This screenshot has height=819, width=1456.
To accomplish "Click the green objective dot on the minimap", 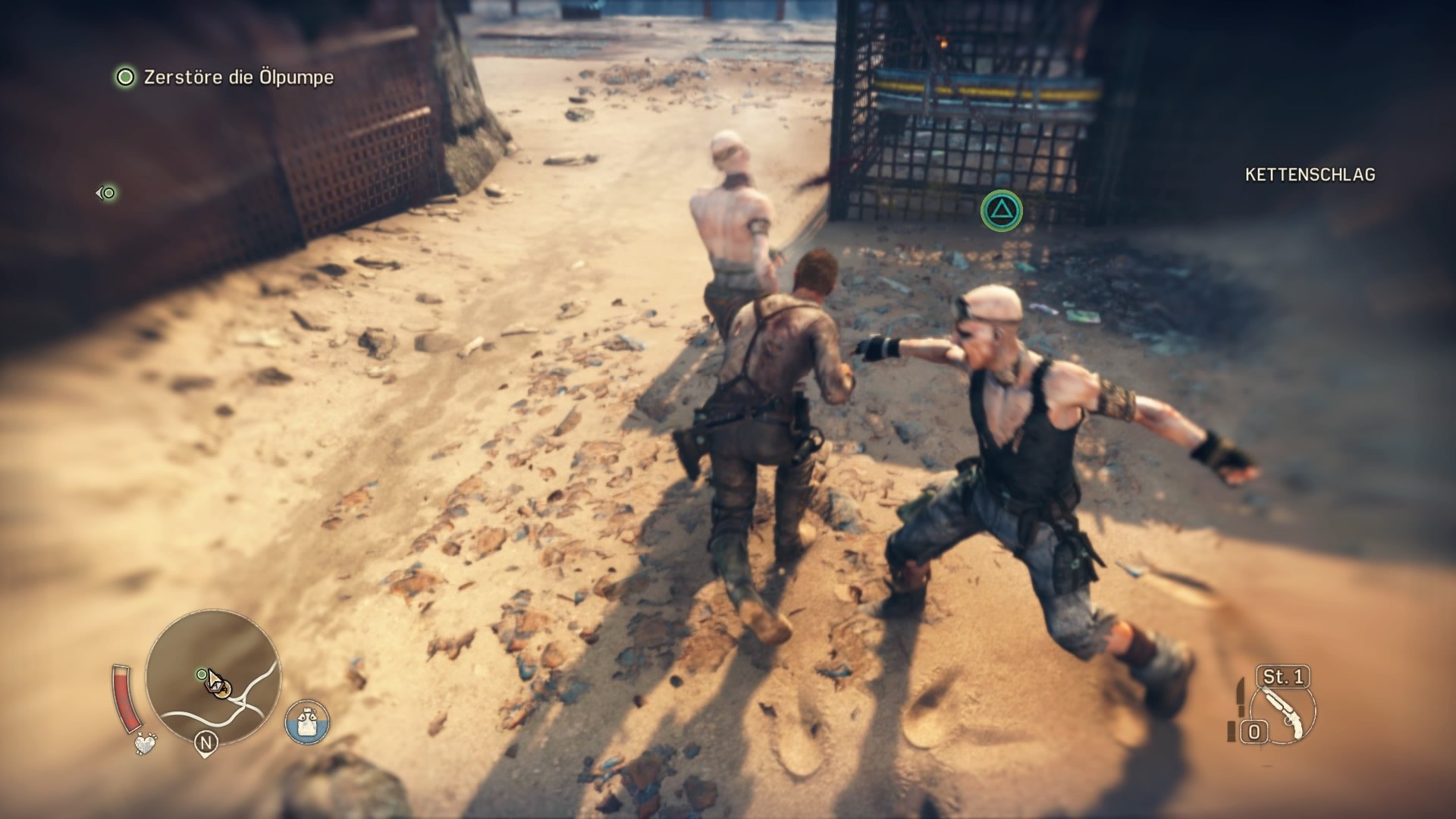I will (x=201, y=674).
